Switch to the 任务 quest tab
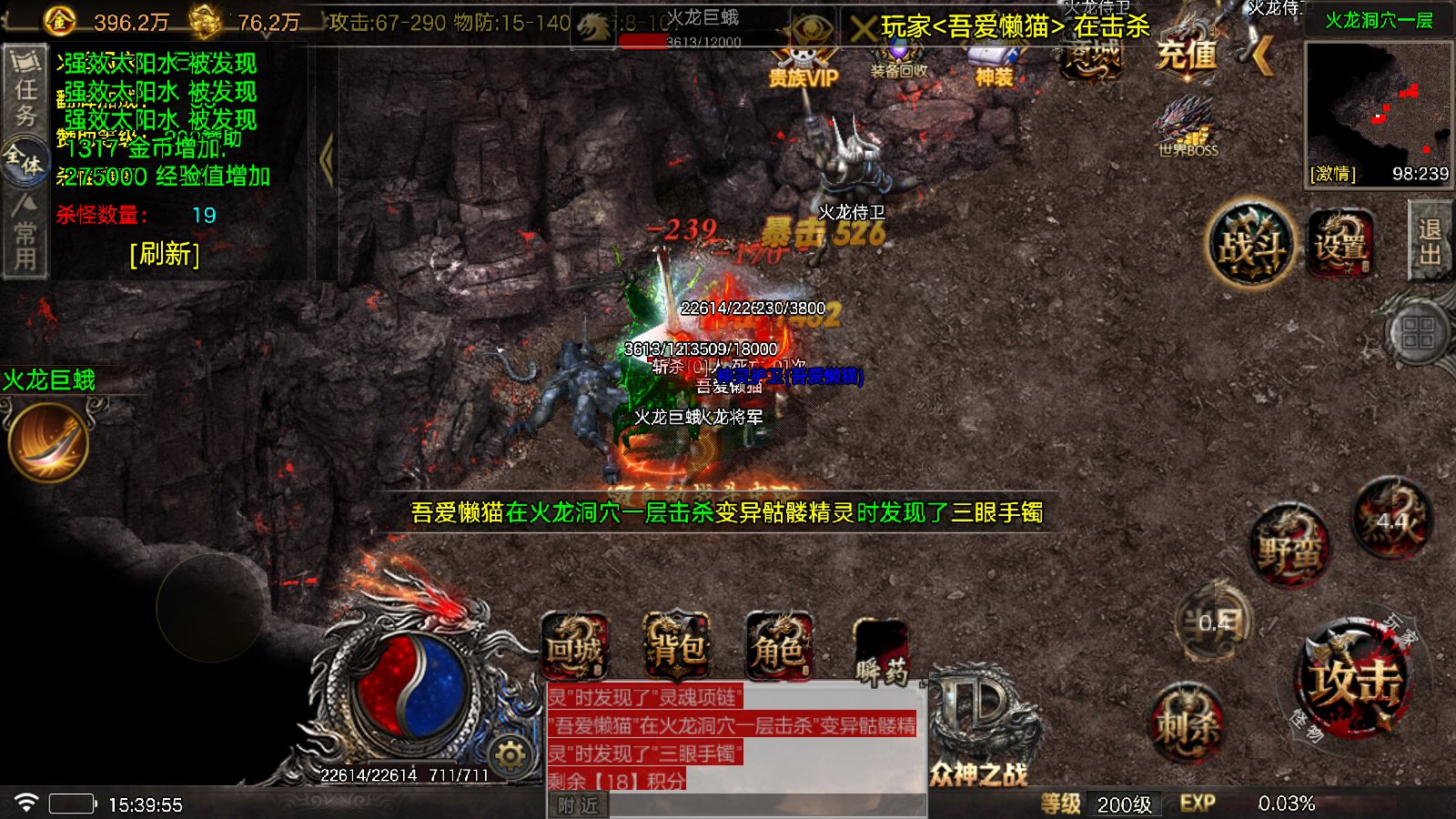Viewport: 1456px width, 819px height. click(25, 91)
